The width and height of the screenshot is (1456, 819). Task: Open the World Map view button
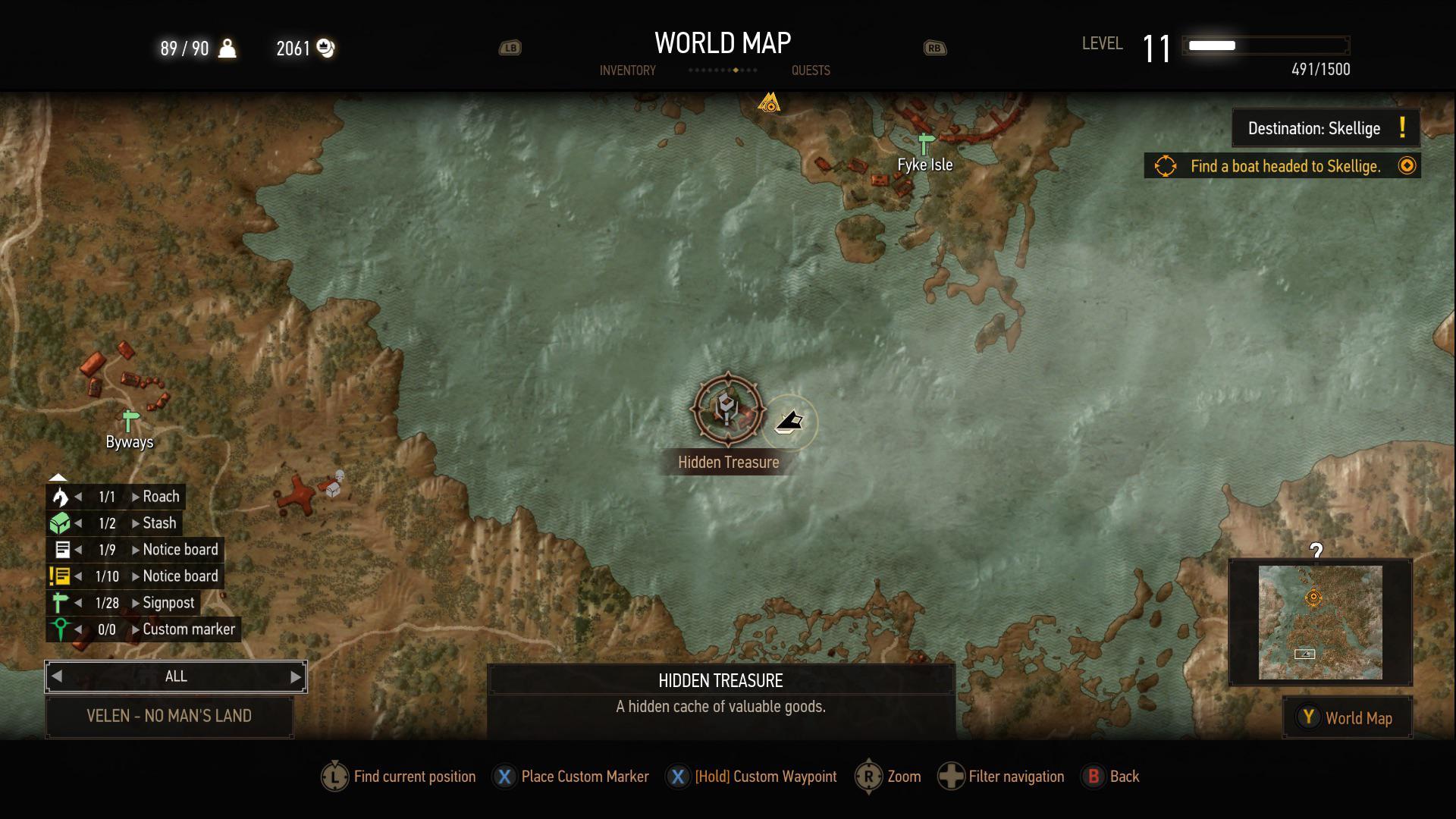click(x=1348, y=718)
